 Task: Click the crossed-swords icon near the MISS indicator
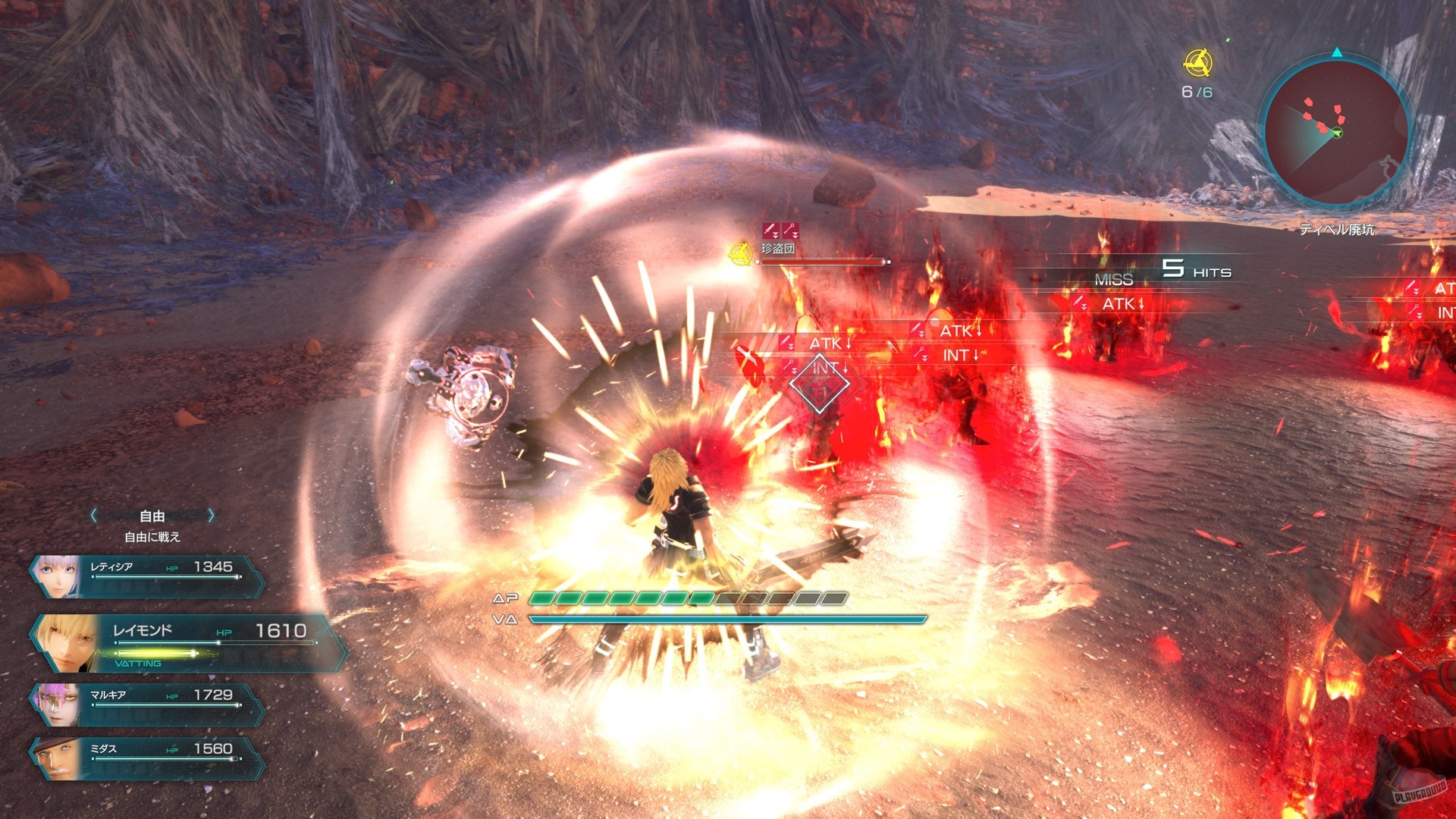(1079, 301)
